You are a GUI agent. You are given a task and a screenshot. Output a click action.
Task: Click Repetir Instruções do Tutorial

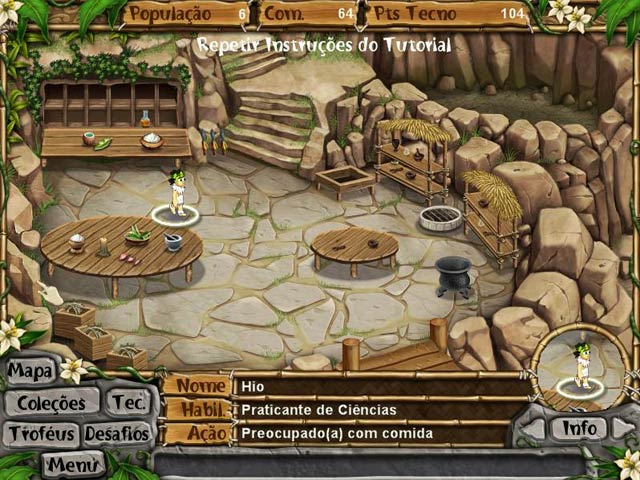coord(323,45)
